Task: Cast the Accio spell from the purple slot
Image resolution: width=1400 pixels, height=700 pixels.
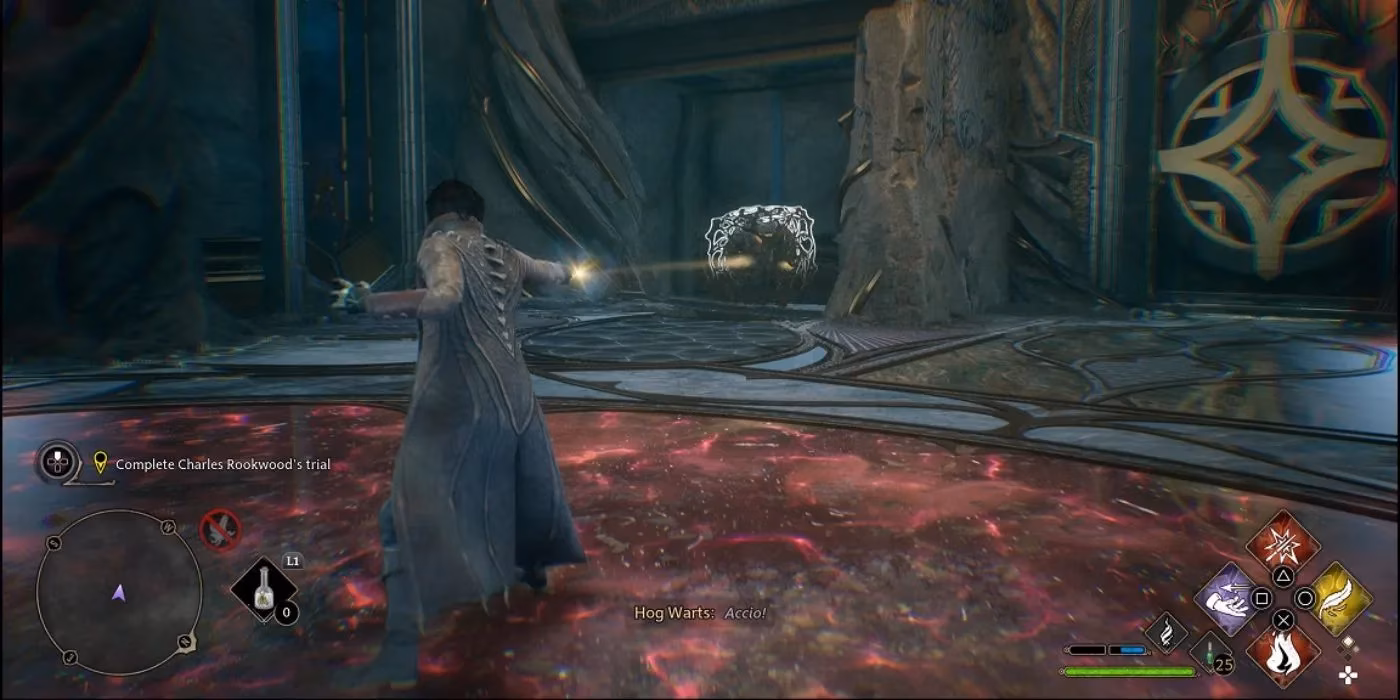Action: click(1227, 598)
